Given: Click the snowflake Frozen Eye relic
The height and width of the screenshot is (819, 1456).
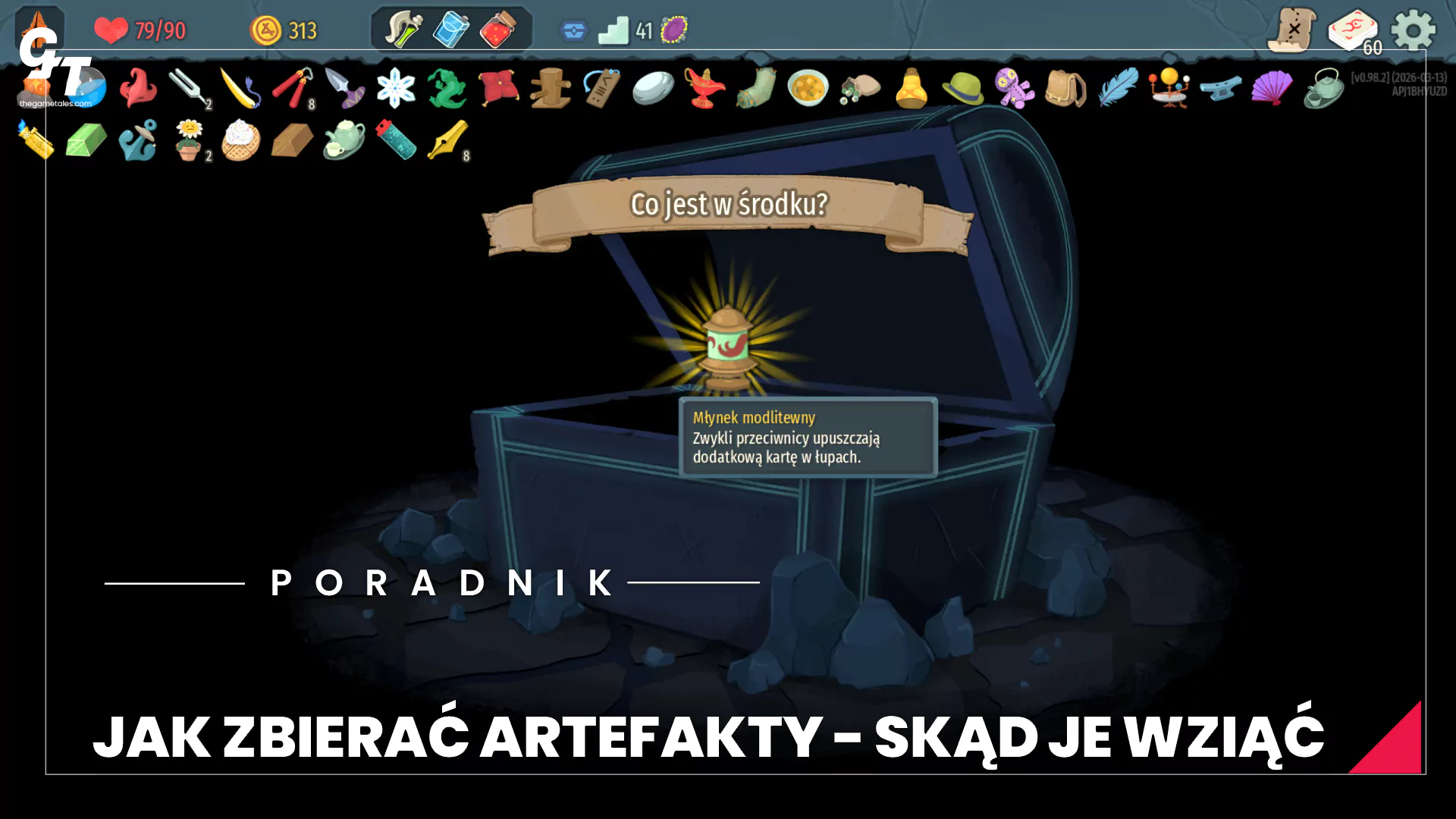Looking at the screenshot, I should [x=397, y=89].
